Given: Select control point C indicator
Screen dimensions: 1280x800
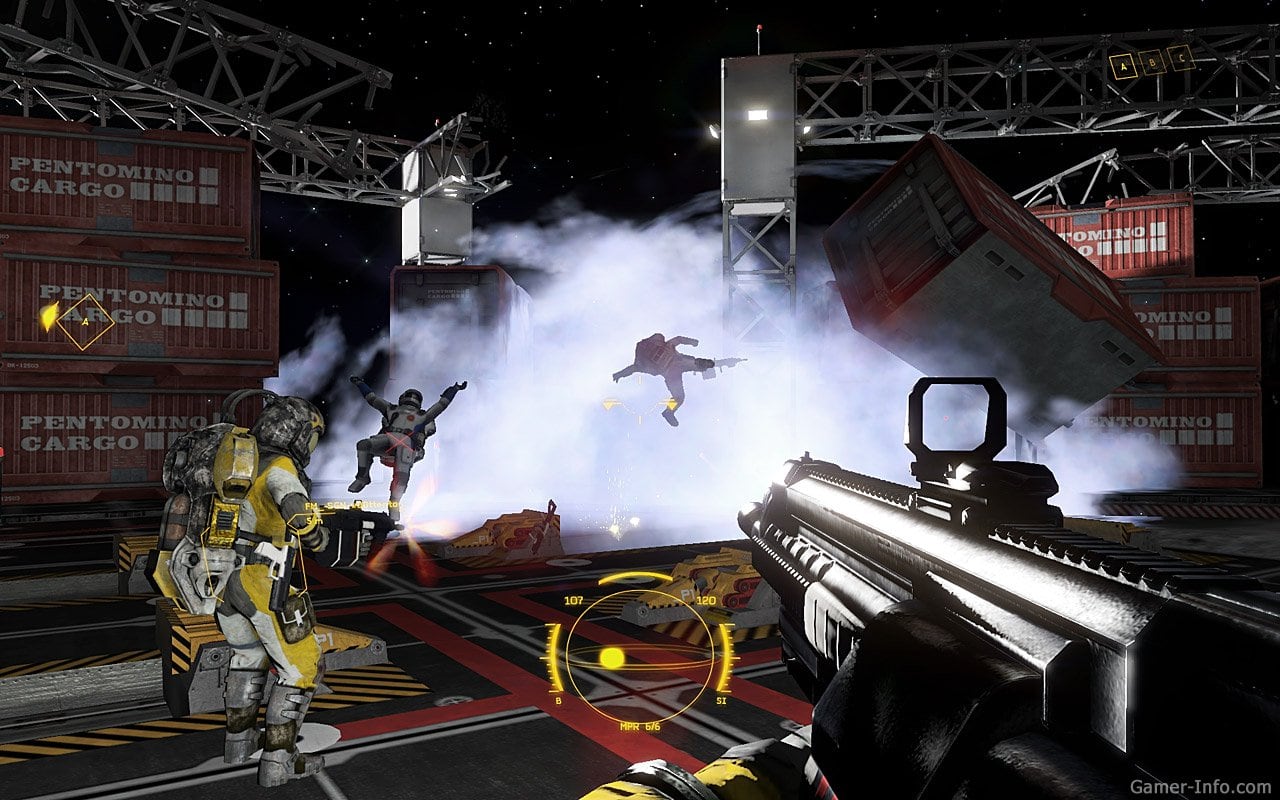Looking at the screenshot, I should pyautogui.click(x=1181, y=57).
